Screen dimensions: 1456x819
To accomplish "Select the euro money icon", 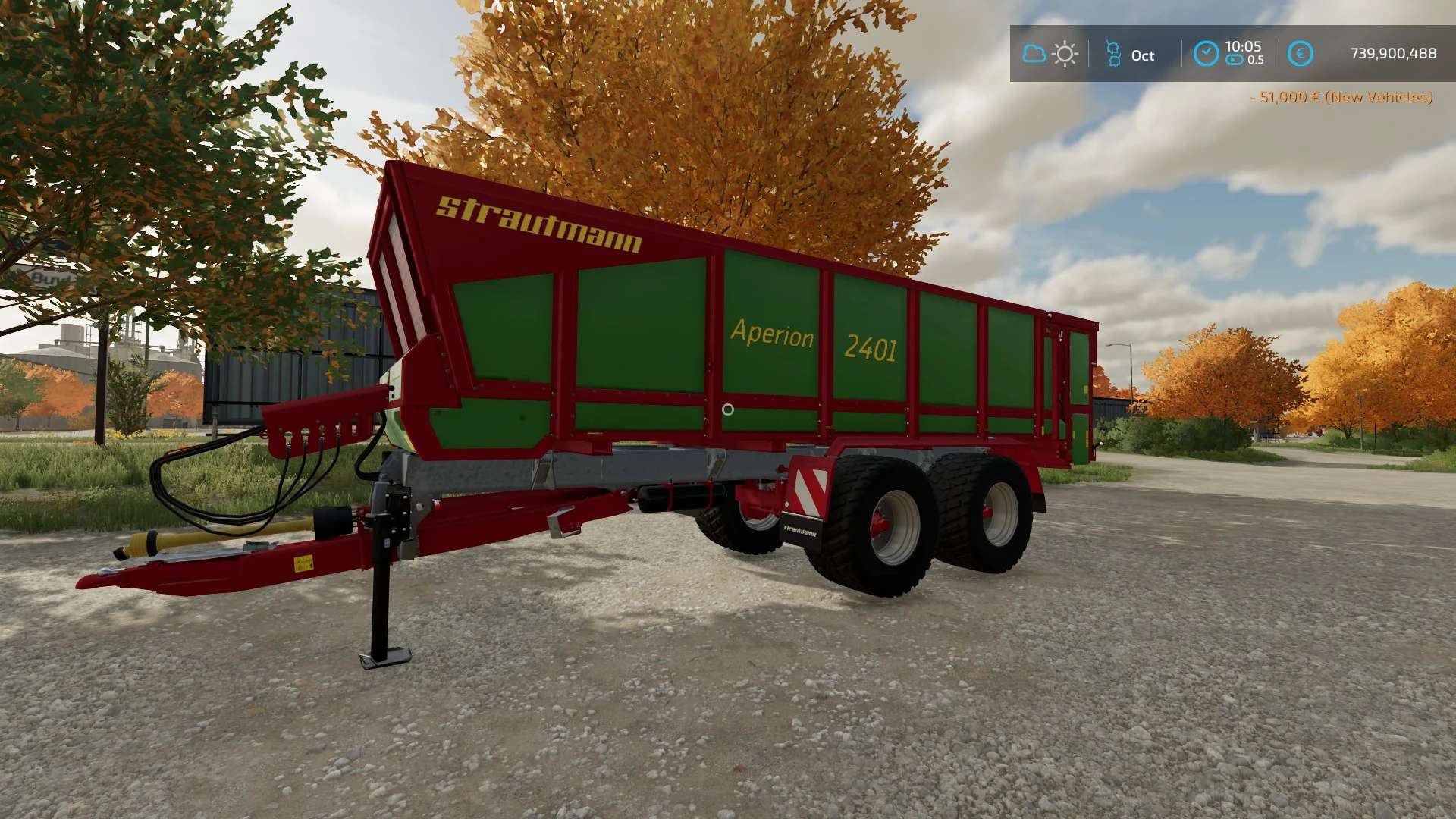I will click(x=1300, y=54).
